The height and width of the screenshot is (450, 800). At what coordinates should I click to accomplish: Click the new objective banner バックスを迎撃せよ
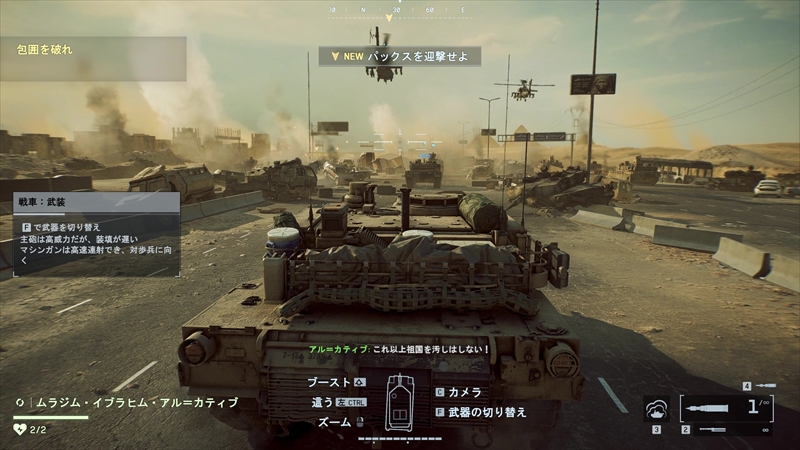click(400, 56)
